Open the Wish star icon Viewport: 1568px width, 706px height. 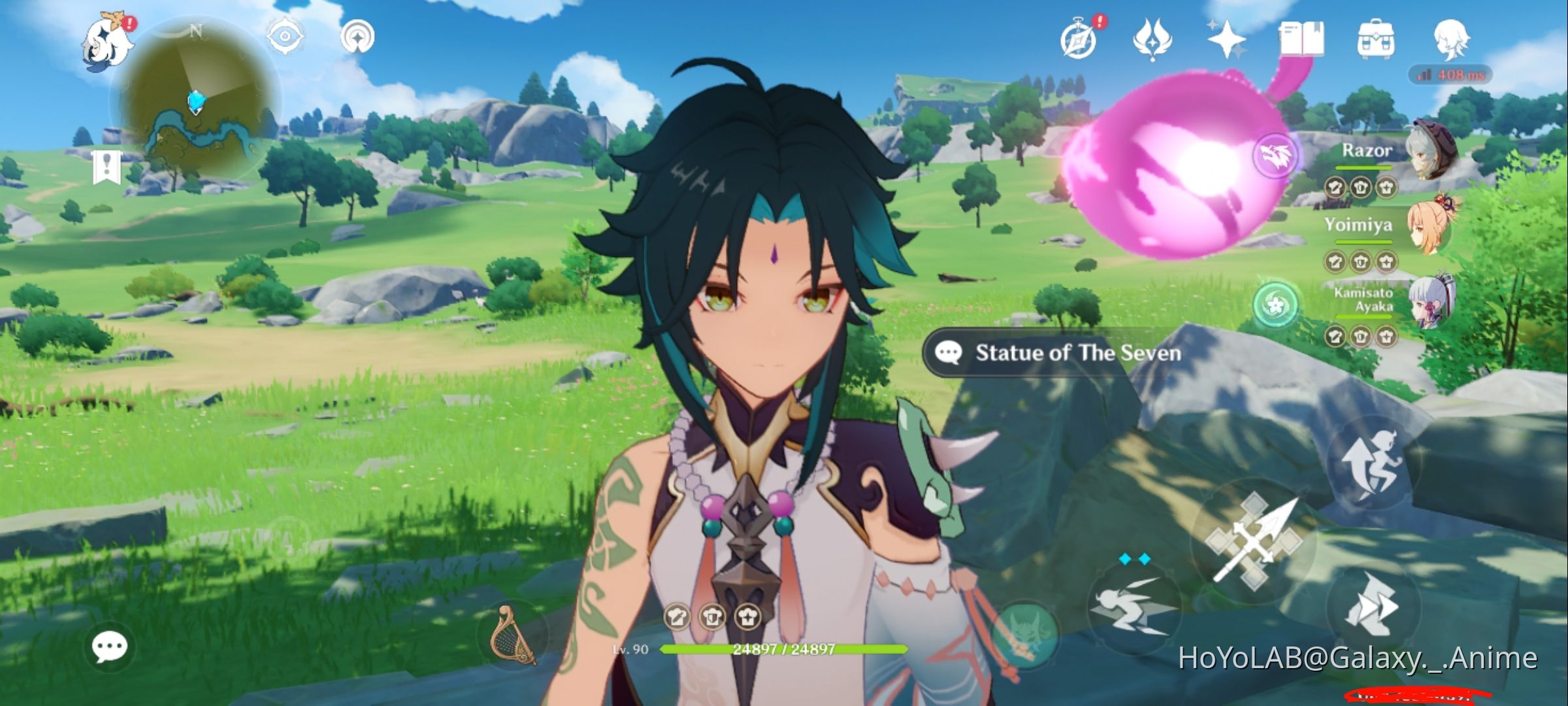pos(1228,41)
